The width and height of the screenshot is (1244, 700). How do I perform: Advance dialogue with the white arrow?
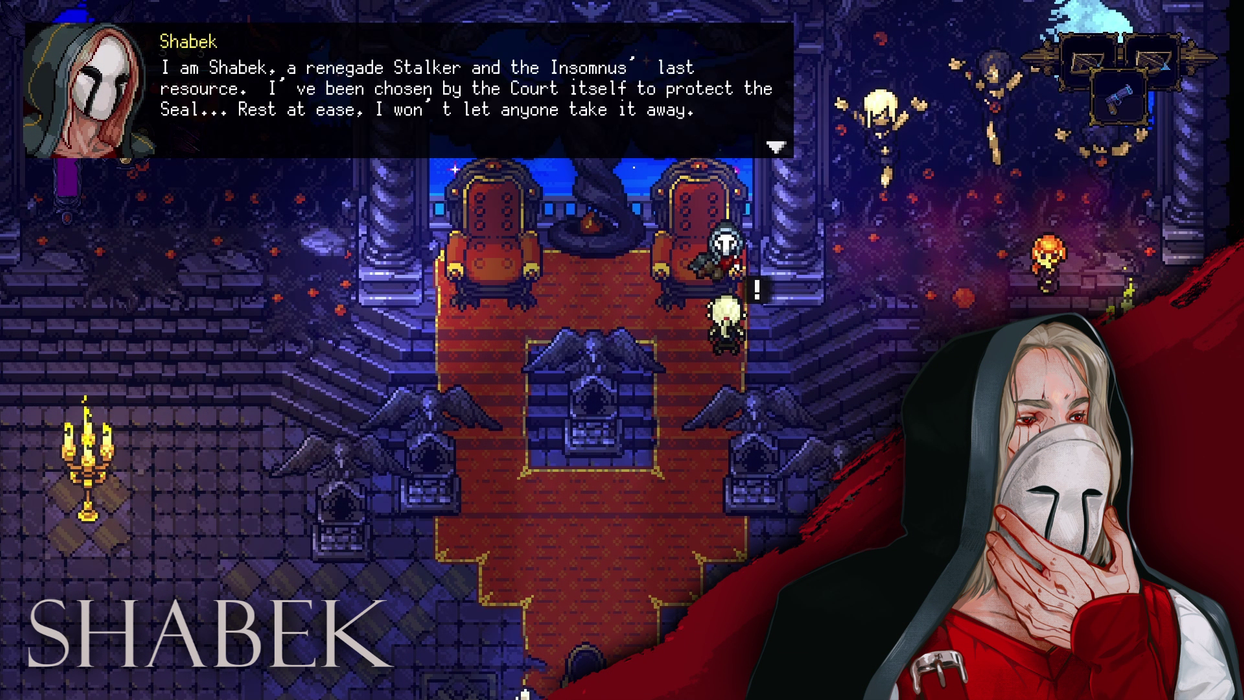click(776, 147)
